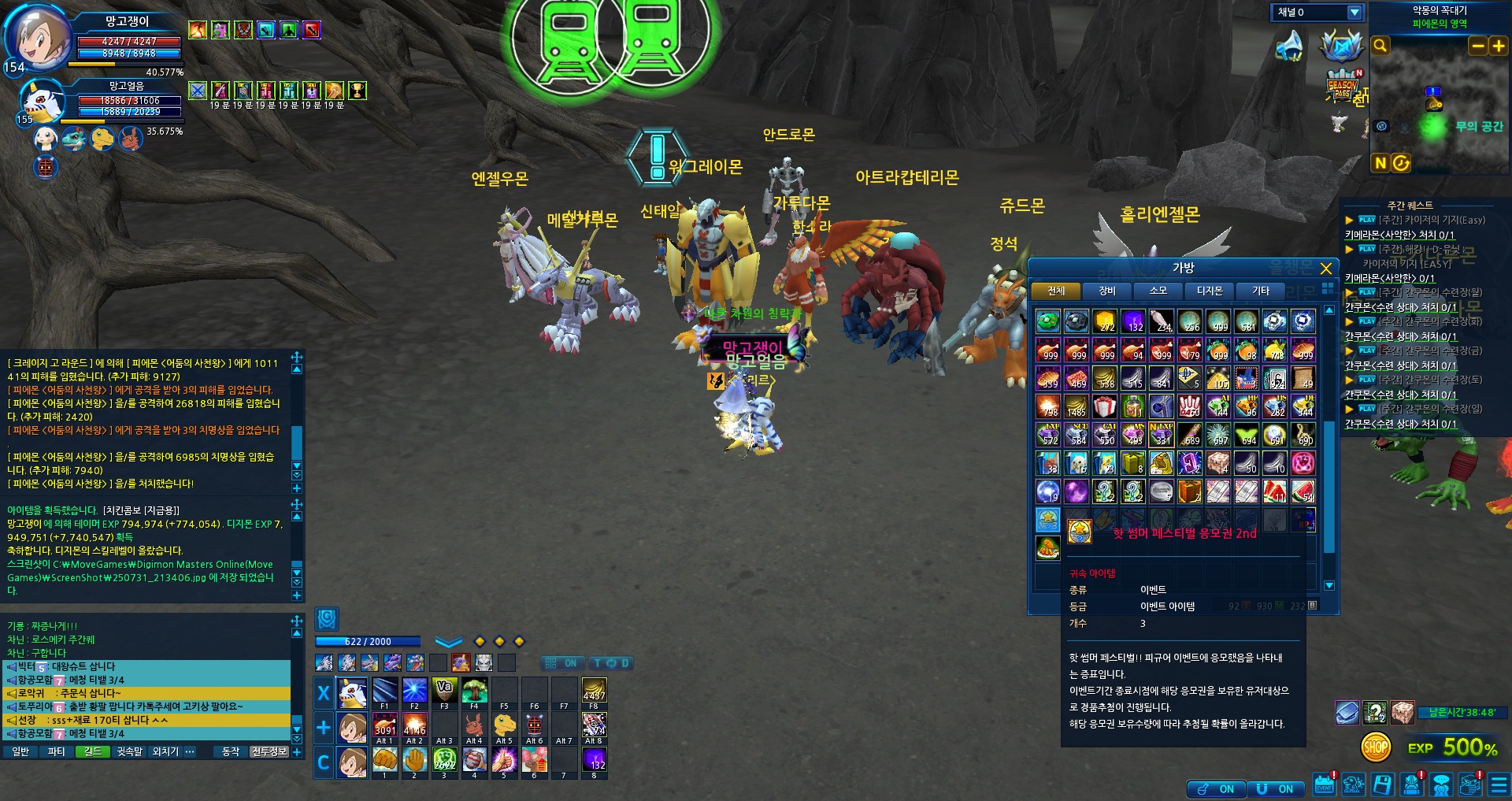
Task: Click the minimap magnifying glass button
Action: tap(1380, 46)
